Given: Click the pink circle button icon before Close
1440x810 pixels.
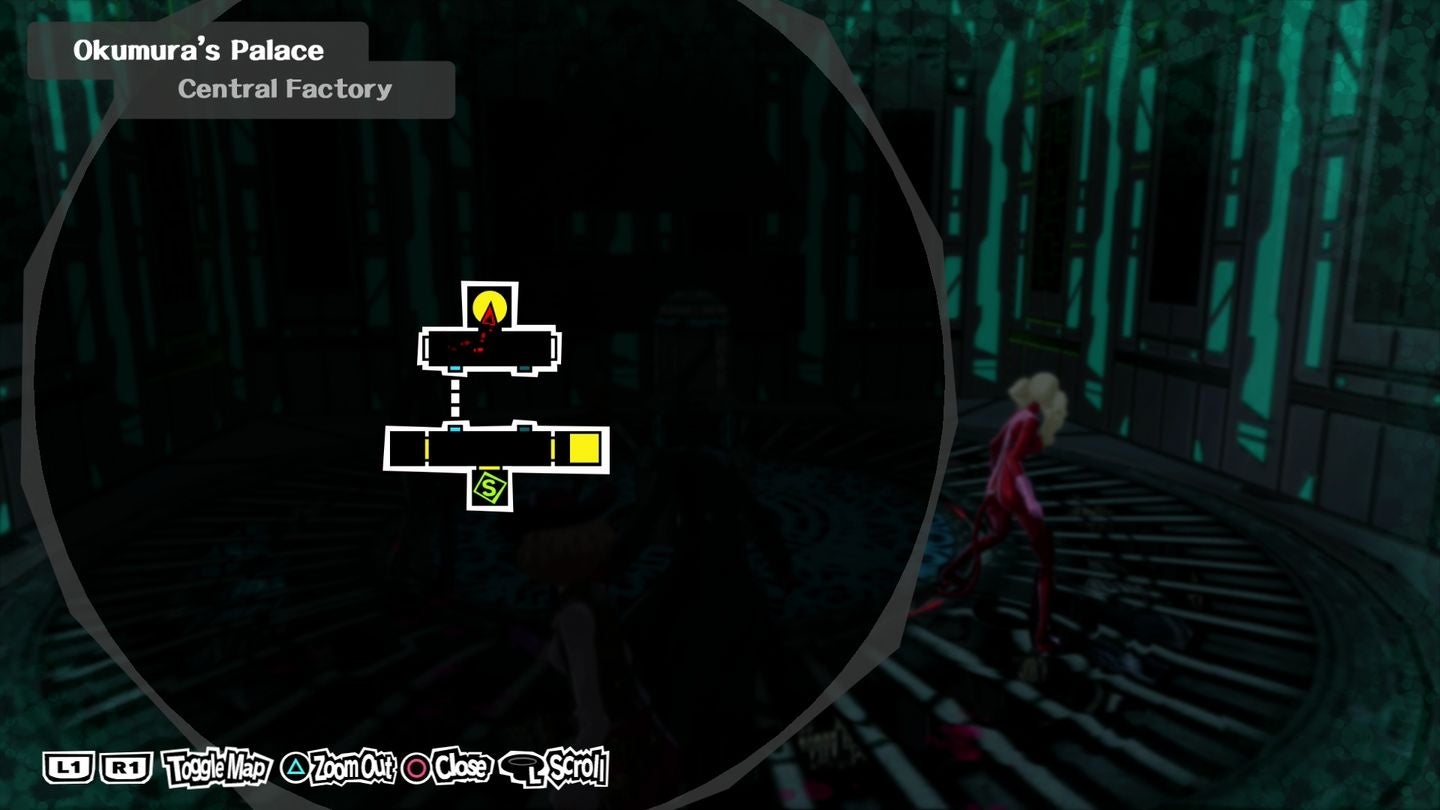Looking at the screenshot, I should coord(415,769).
